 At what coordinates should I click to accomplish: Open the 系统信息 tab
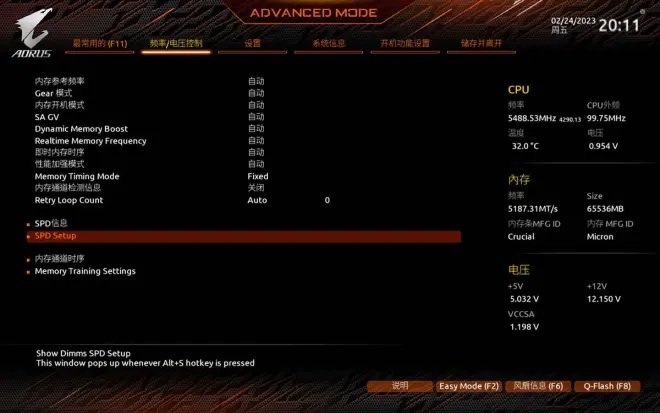pos(328,44)
